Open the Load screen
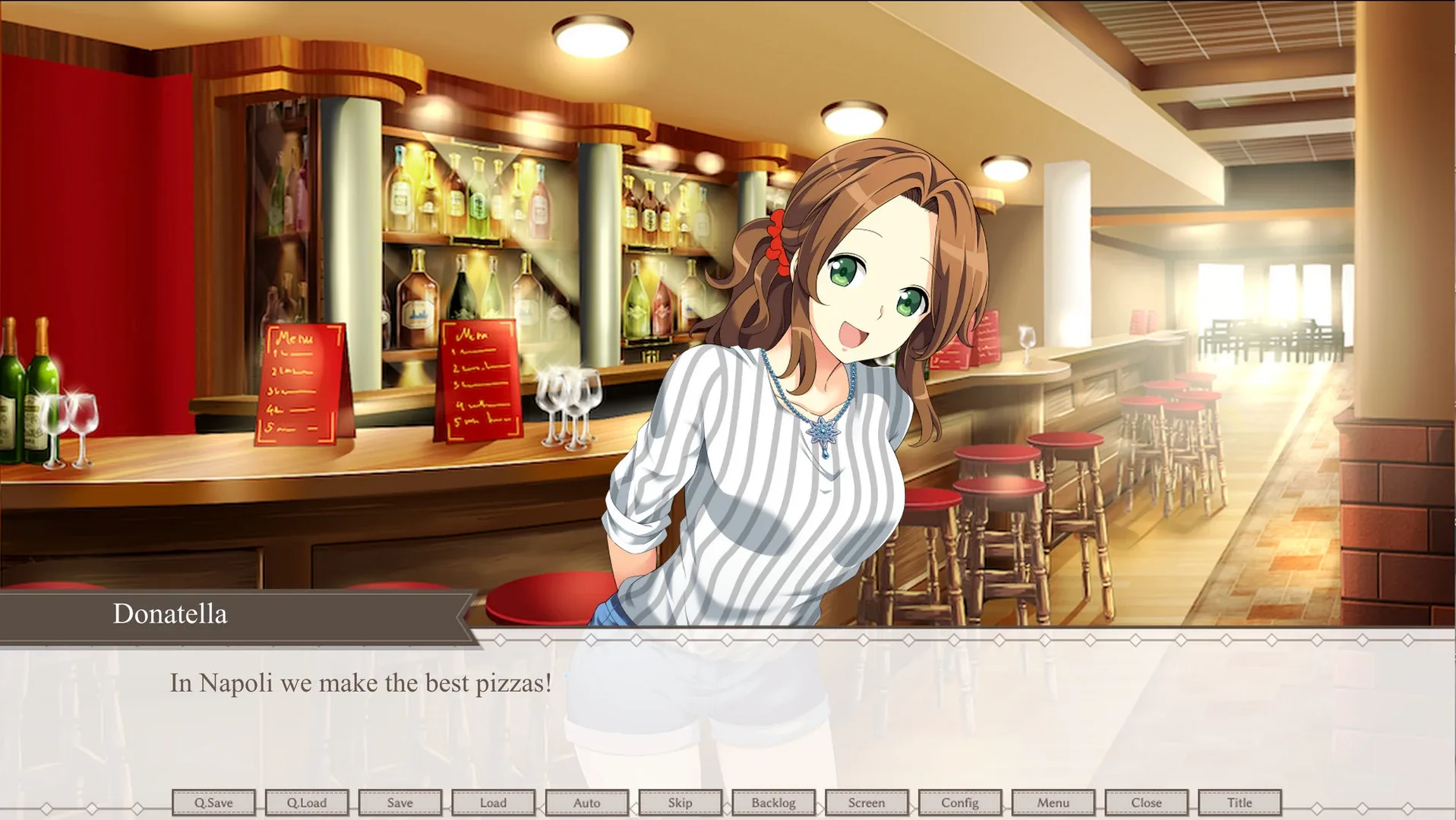The width and height of the screenshot is (1456, 820). tap(492, 803)
